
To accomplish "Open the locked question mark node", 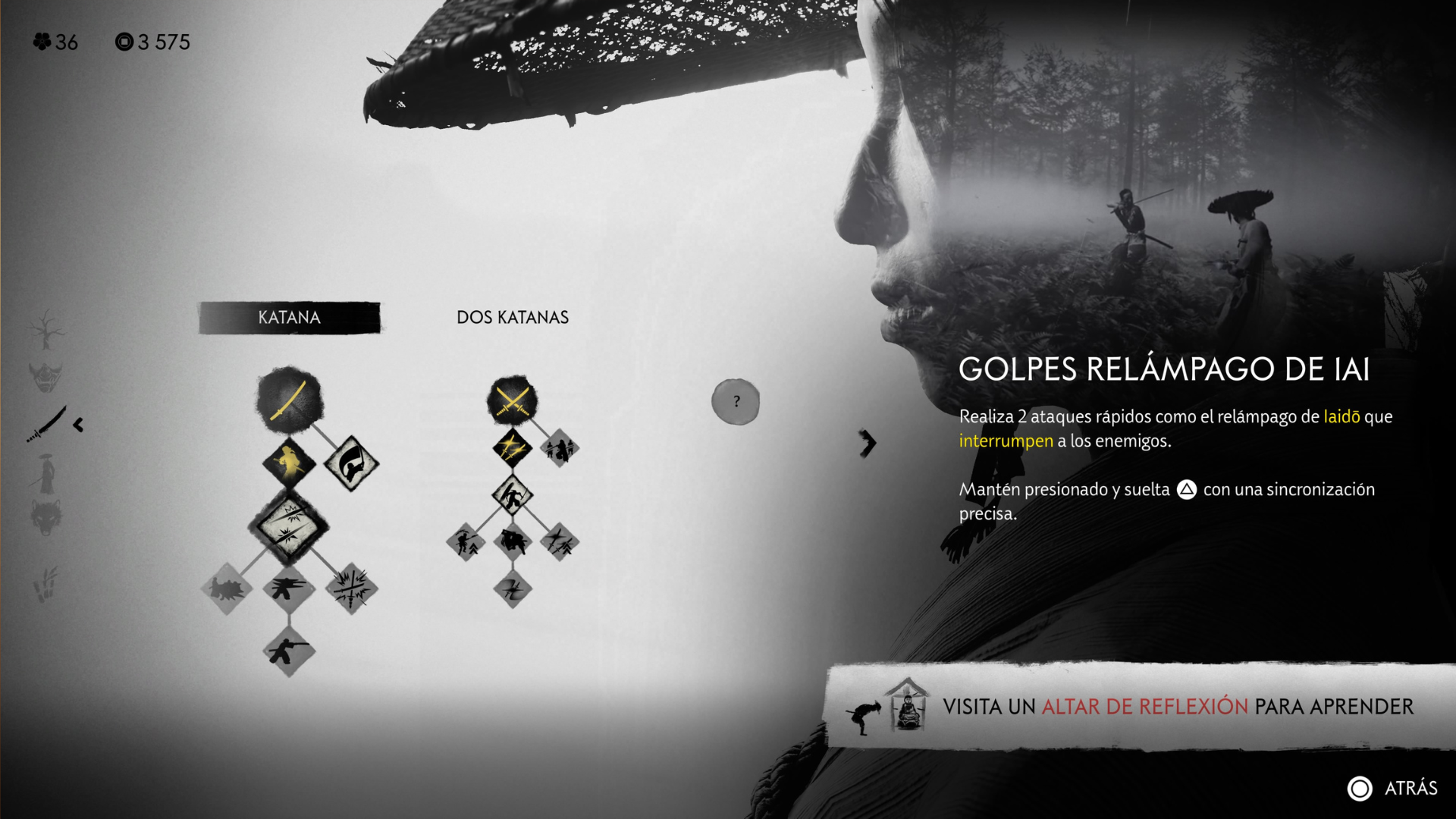I will 735,401.
